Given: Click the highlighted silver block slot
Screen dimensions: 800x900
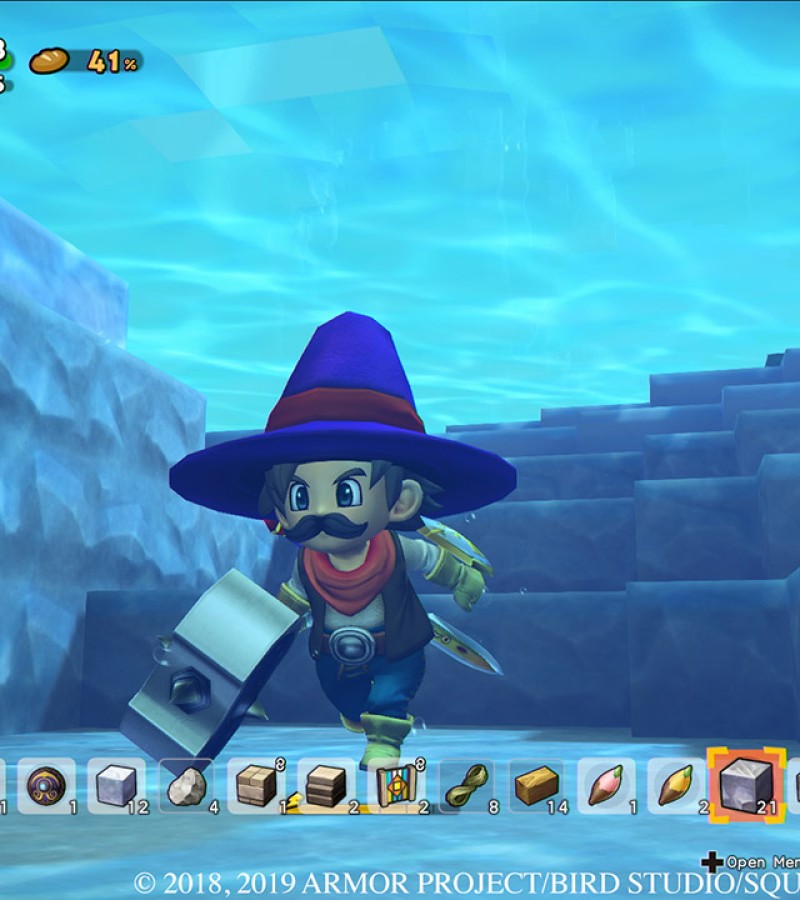Looking at the screenshot, I should pyautogui.click(x=746, y=784).
